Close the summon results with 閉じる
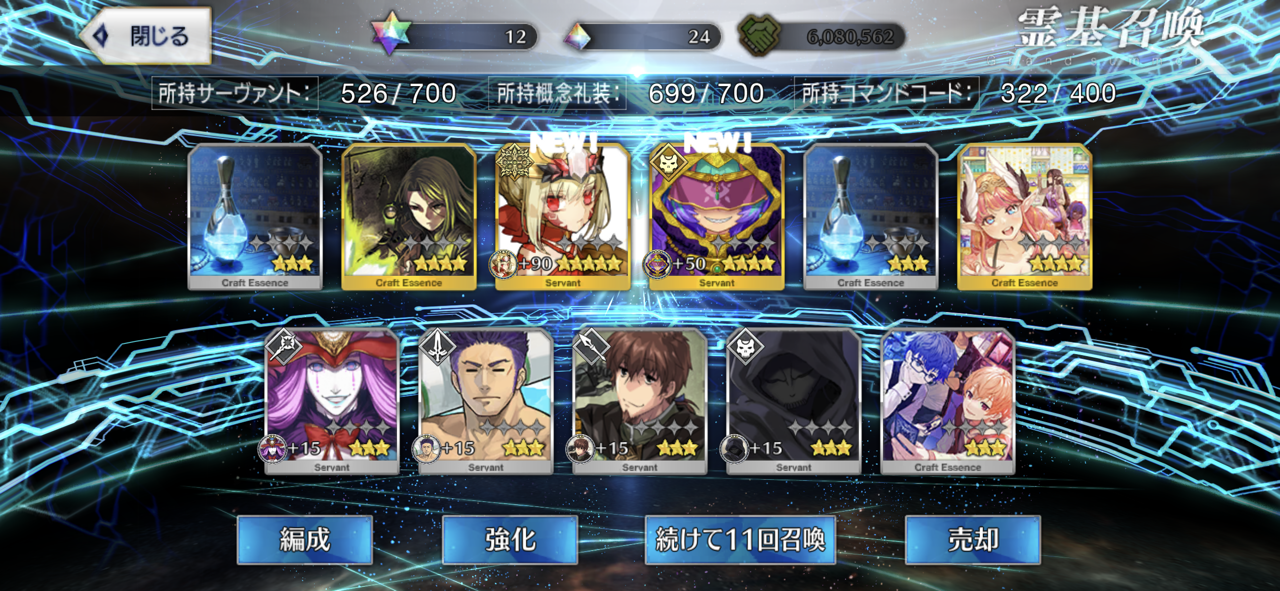1280x591 pixels. [x=146, y=37]
